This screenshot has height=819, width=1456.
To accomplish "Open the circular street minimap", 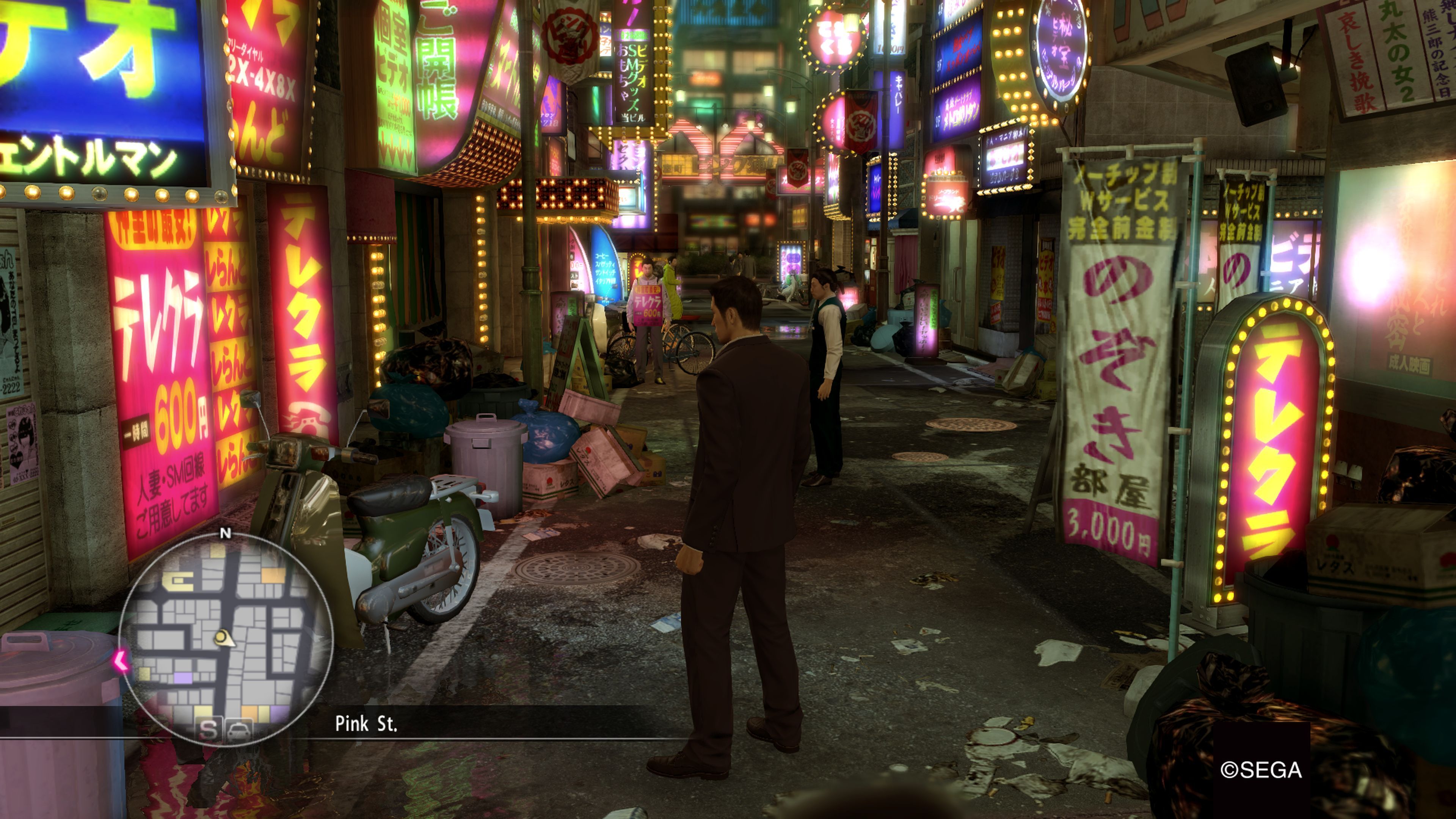I will click(x=226, y=639).
